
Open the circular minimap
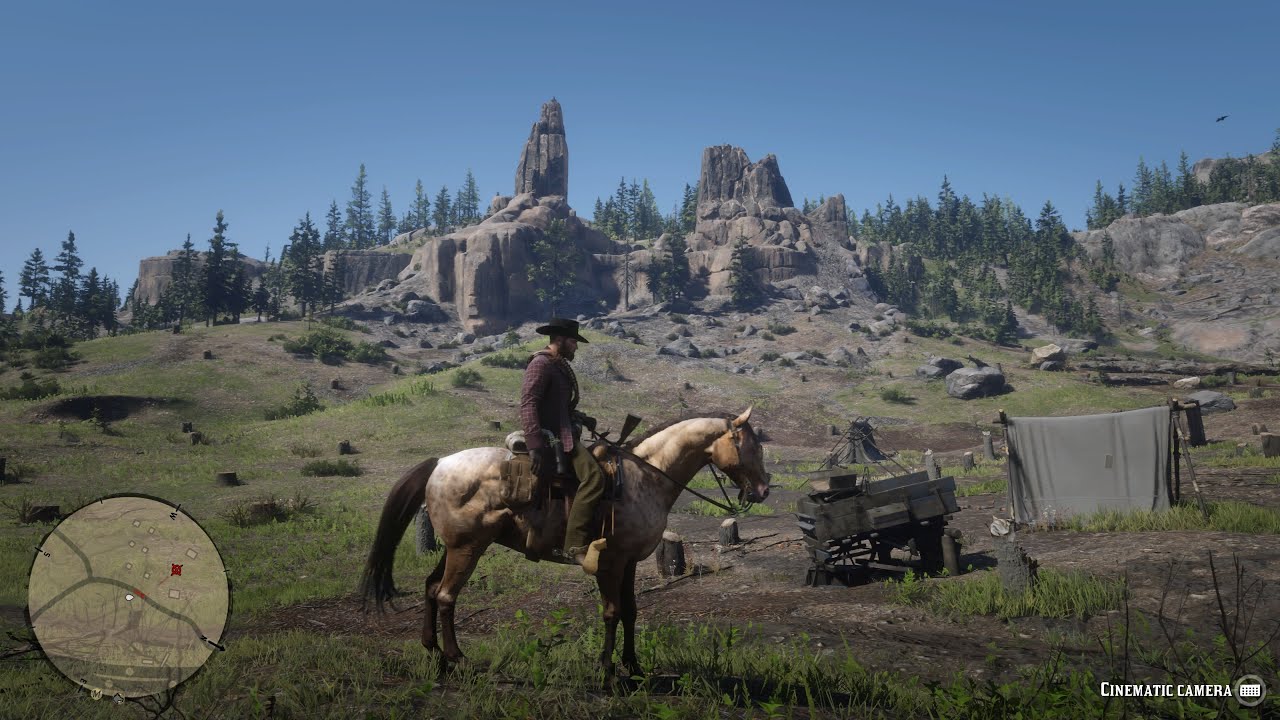click(x=128, y=597)
